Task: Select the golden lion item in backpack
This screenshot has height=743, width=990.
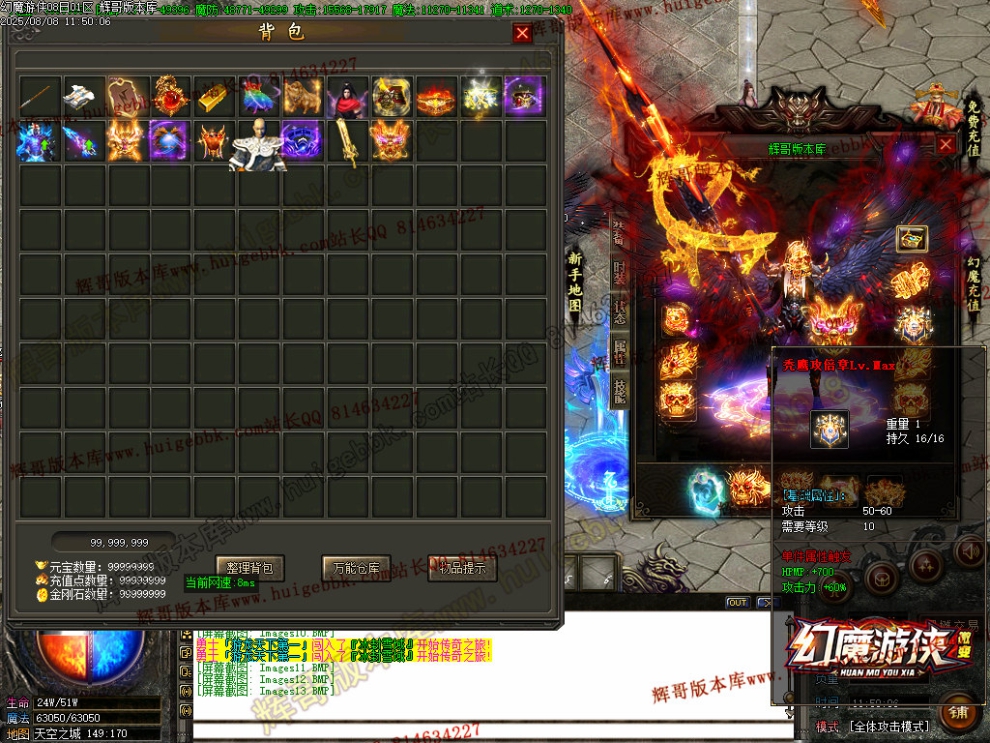Action: (303, 97)
